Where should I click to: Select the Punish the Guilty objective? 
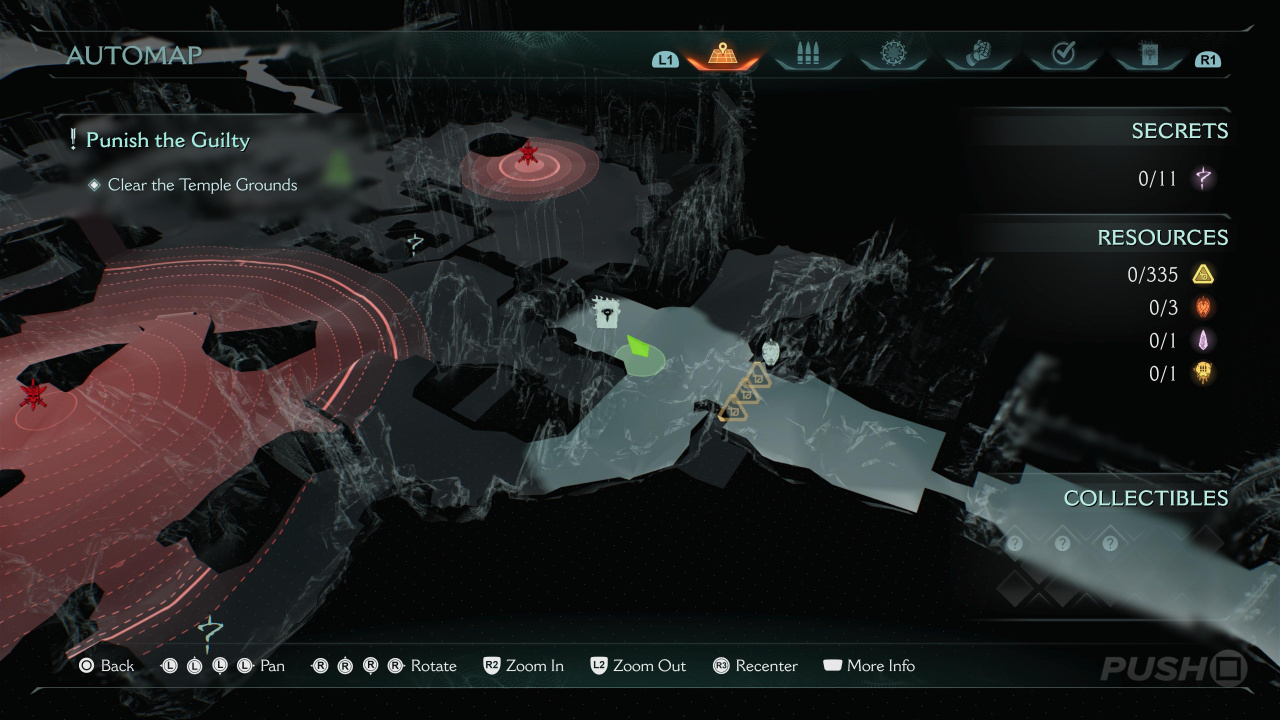tap(167, 140)
